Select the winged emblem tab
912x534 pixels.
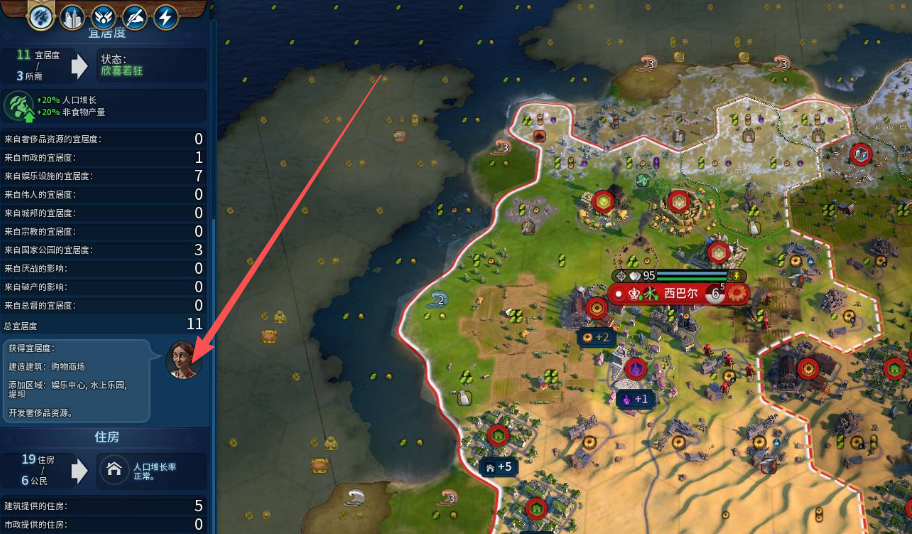[103, 16]
